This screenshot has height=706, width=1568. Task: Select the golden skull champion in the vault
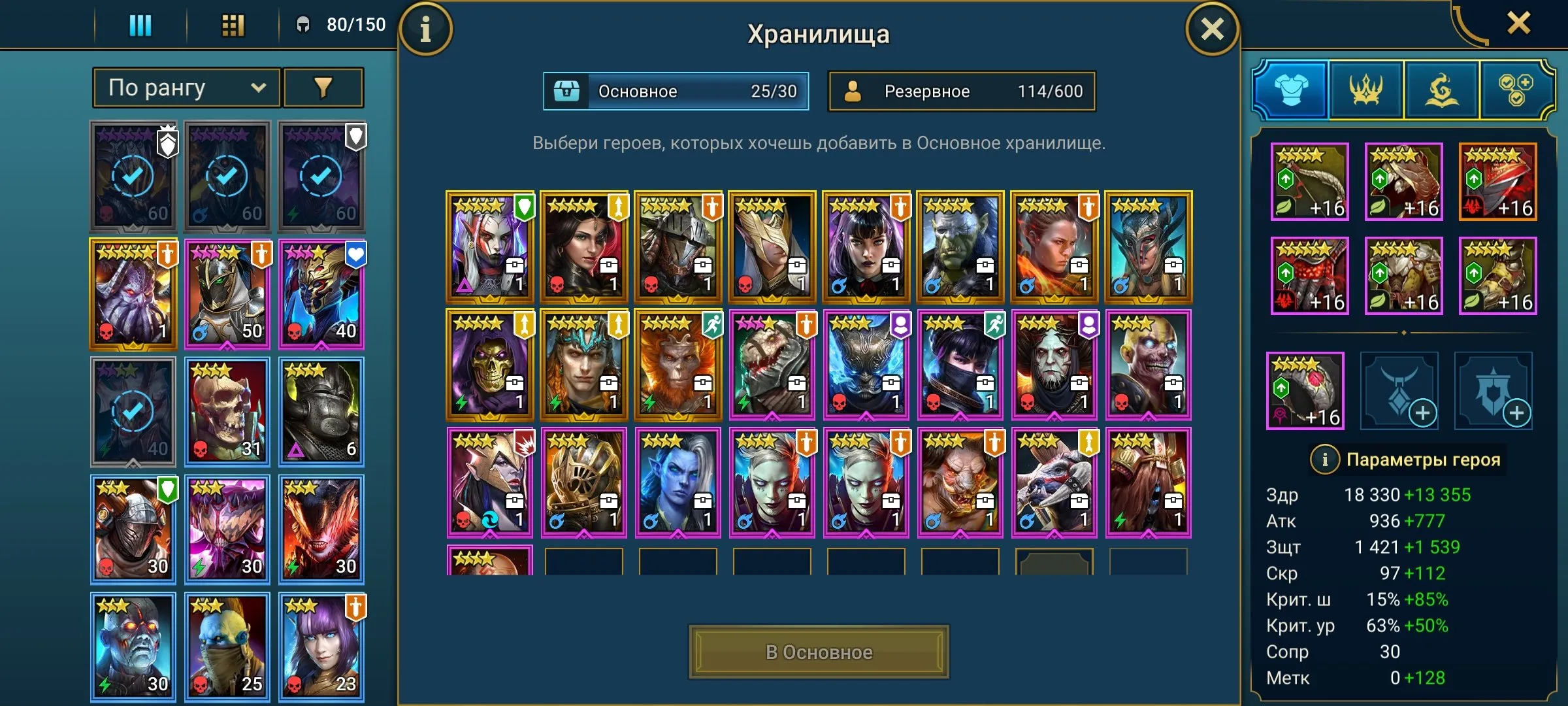click(490, 363)
